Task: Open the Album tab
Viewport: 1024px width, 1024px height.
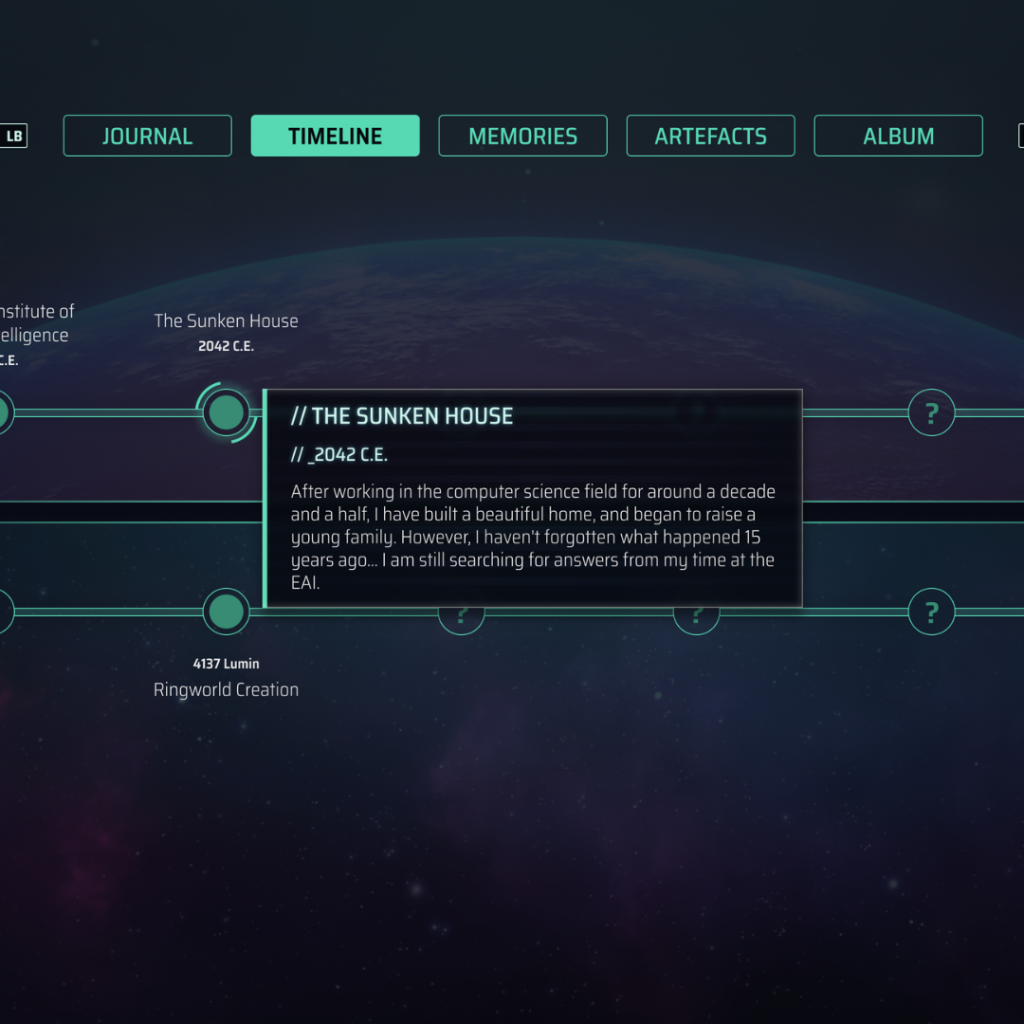Action: pyautogui.click(x=898, y=136)
